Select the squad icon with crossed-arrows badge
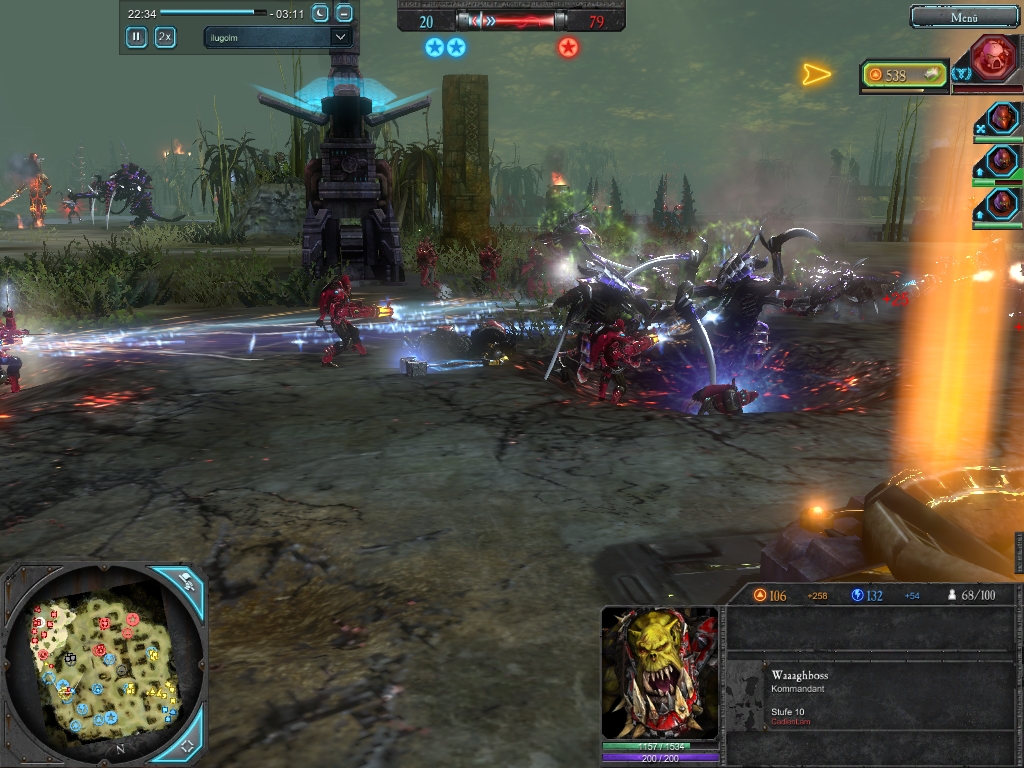1024x768 pixels. [1002, 118]
